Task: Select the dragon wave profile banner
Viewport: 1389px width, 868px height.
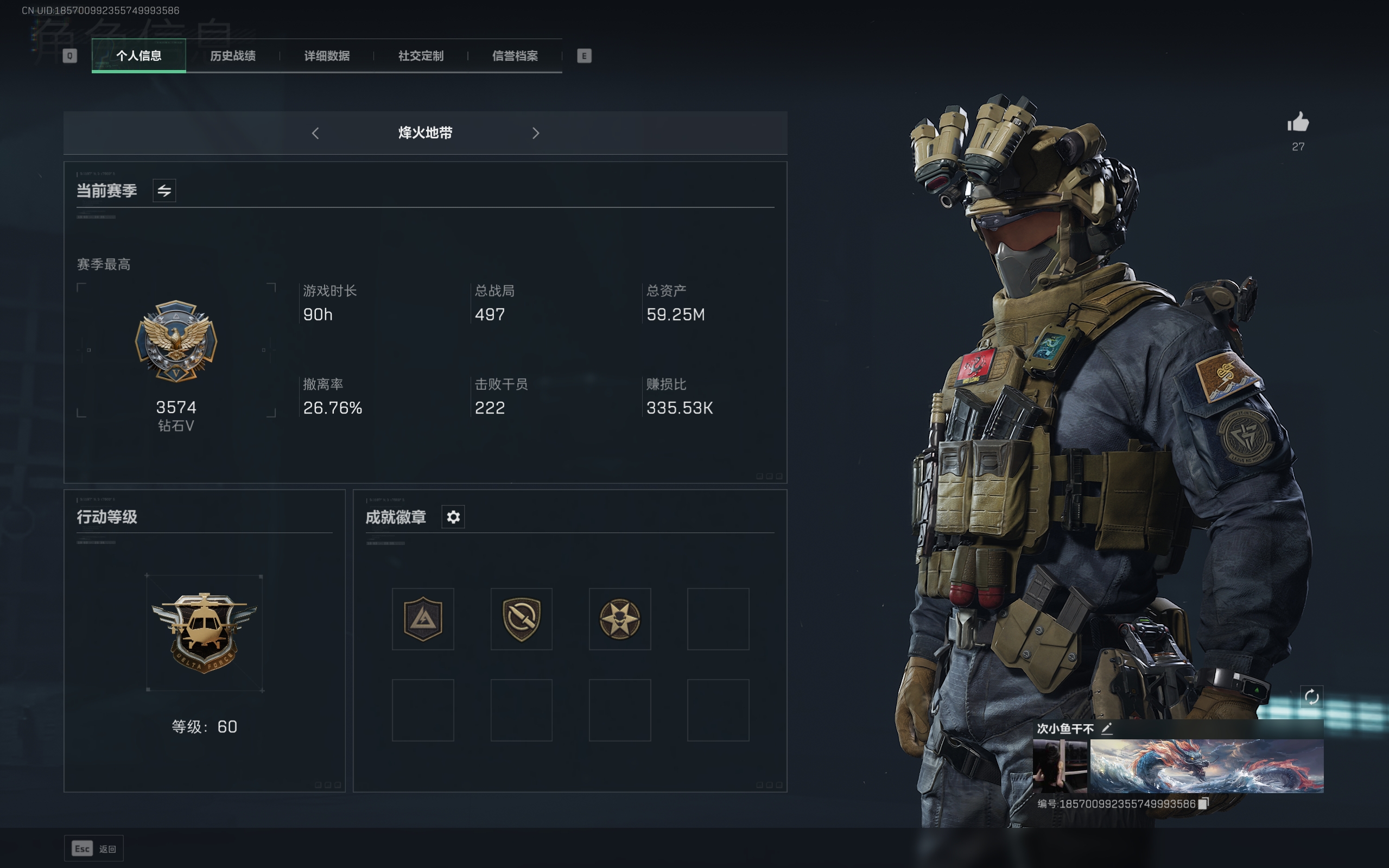Action: click(1207, 766)
